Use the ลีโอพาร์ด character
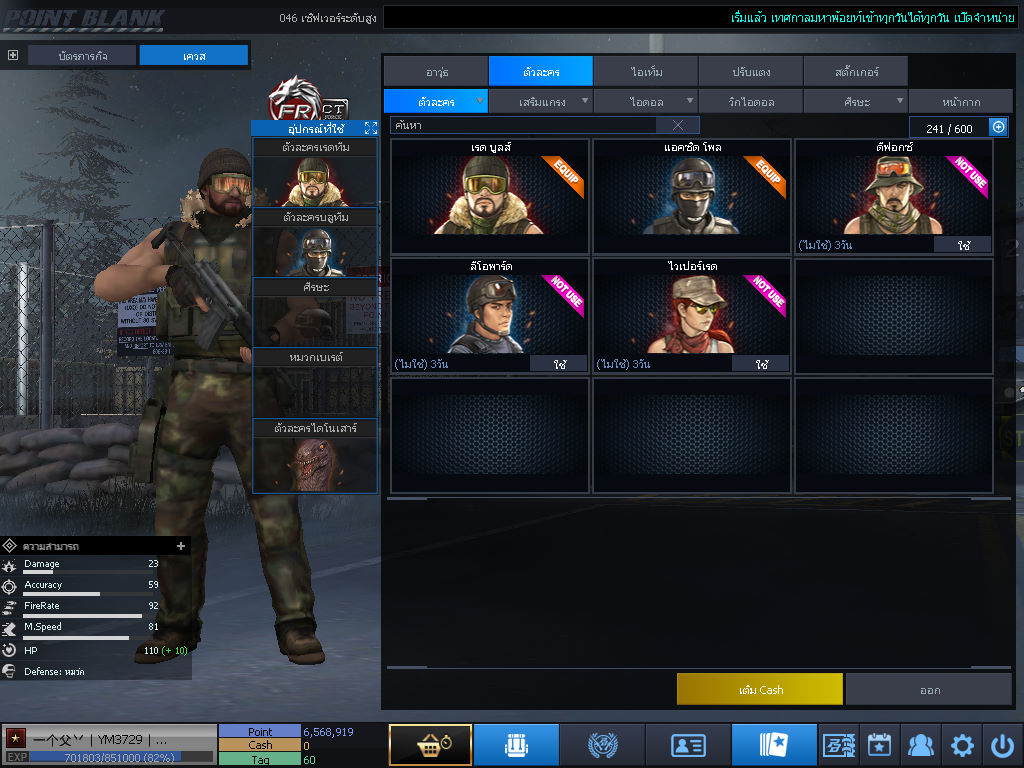 pyautogui.click(x=559, y=365)
